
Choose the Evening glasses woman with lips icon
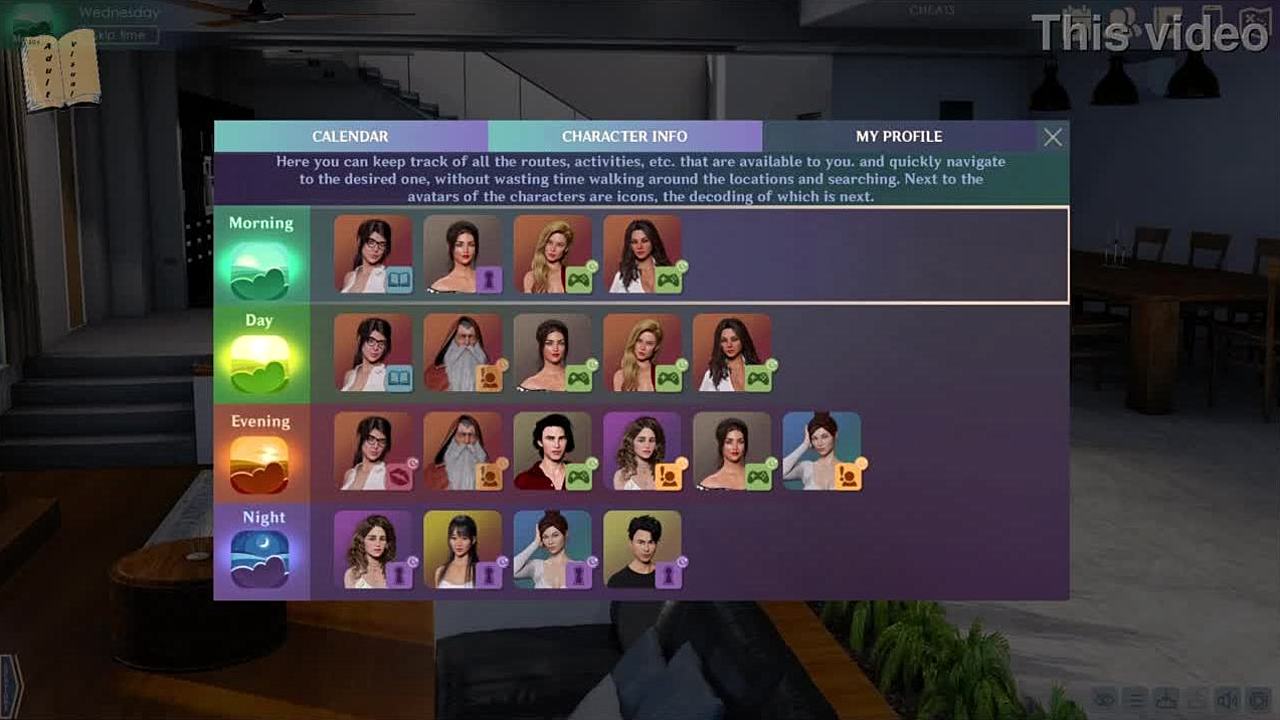[x=373, y=451]
